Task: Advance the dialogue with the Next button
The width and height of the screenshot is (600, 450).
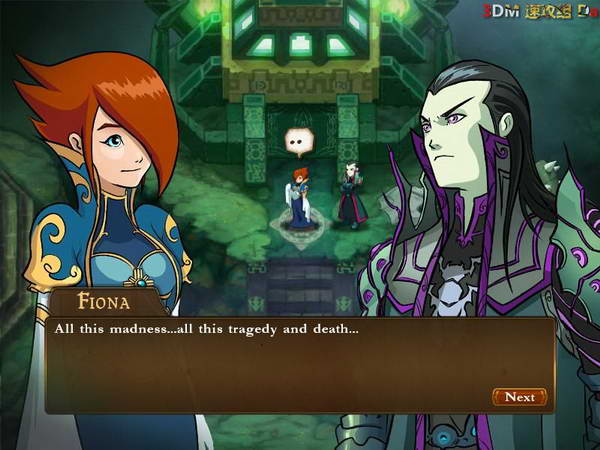Action: (x=519, y=397)
